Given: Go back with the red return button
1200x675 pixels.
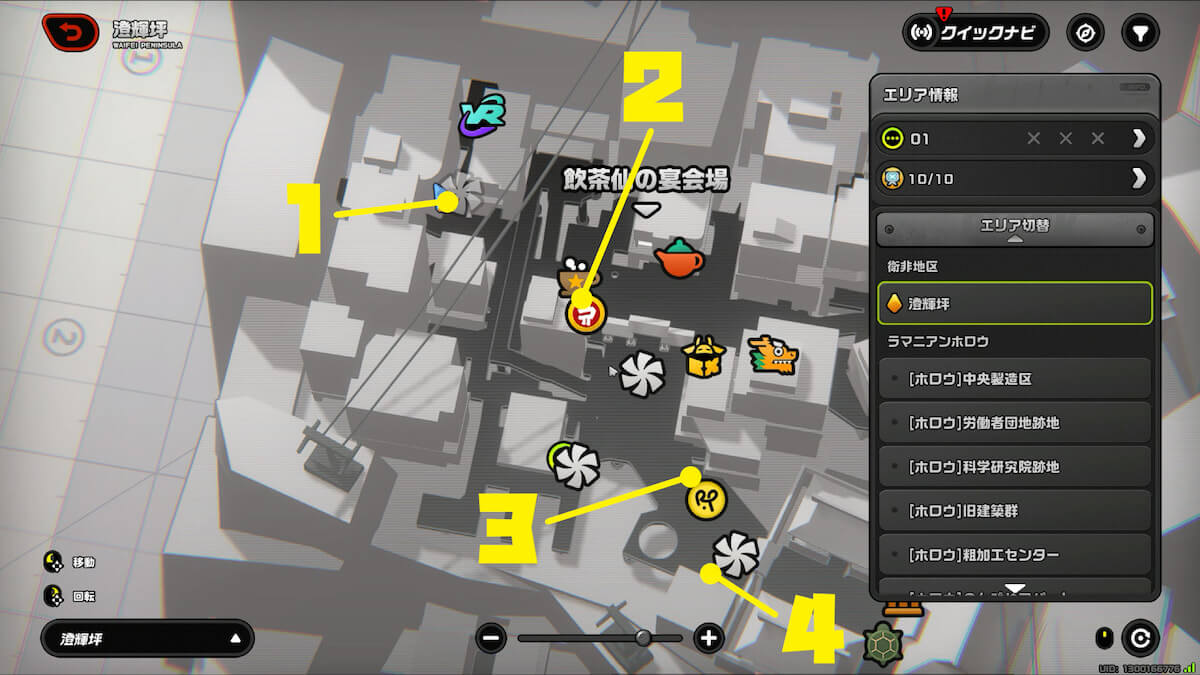Looking at the screenshot, I should (x=70, y=32).
